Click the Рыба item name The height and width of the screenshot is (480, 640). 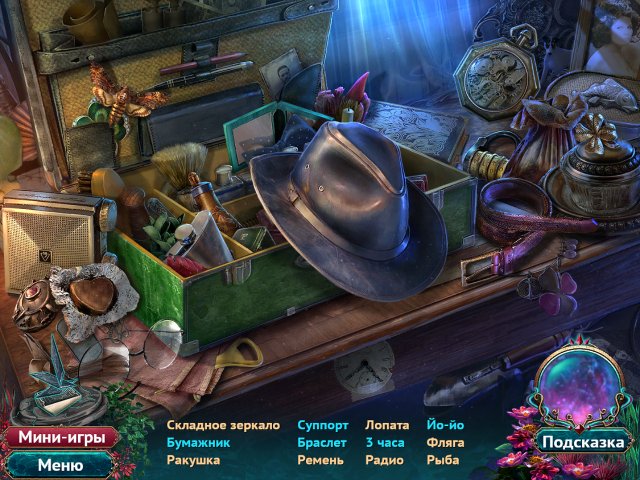point(441,460)
